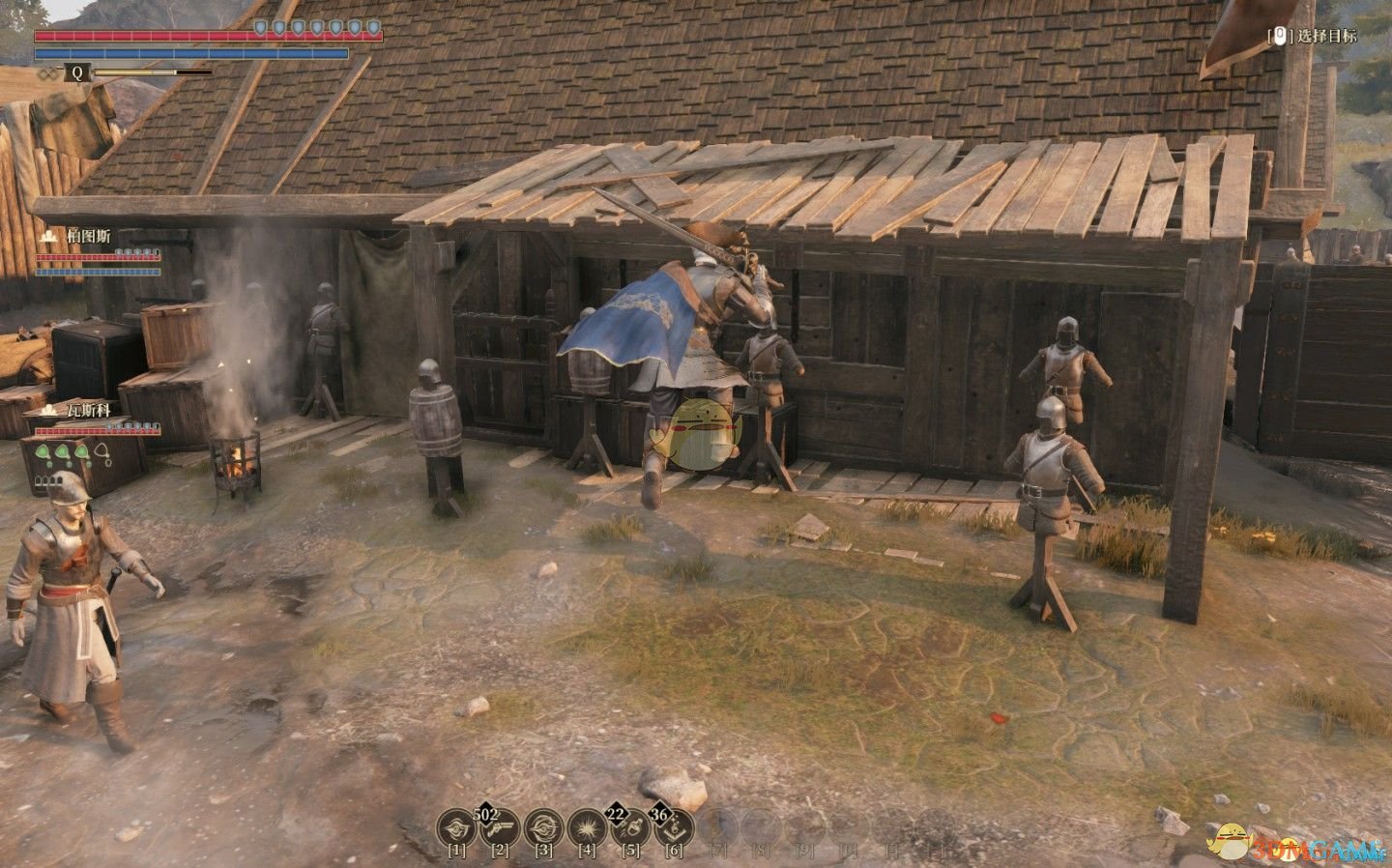The image size is (1392, 868).
Task: Use the health potion icon in slot 5
Action: click(632, 829)
